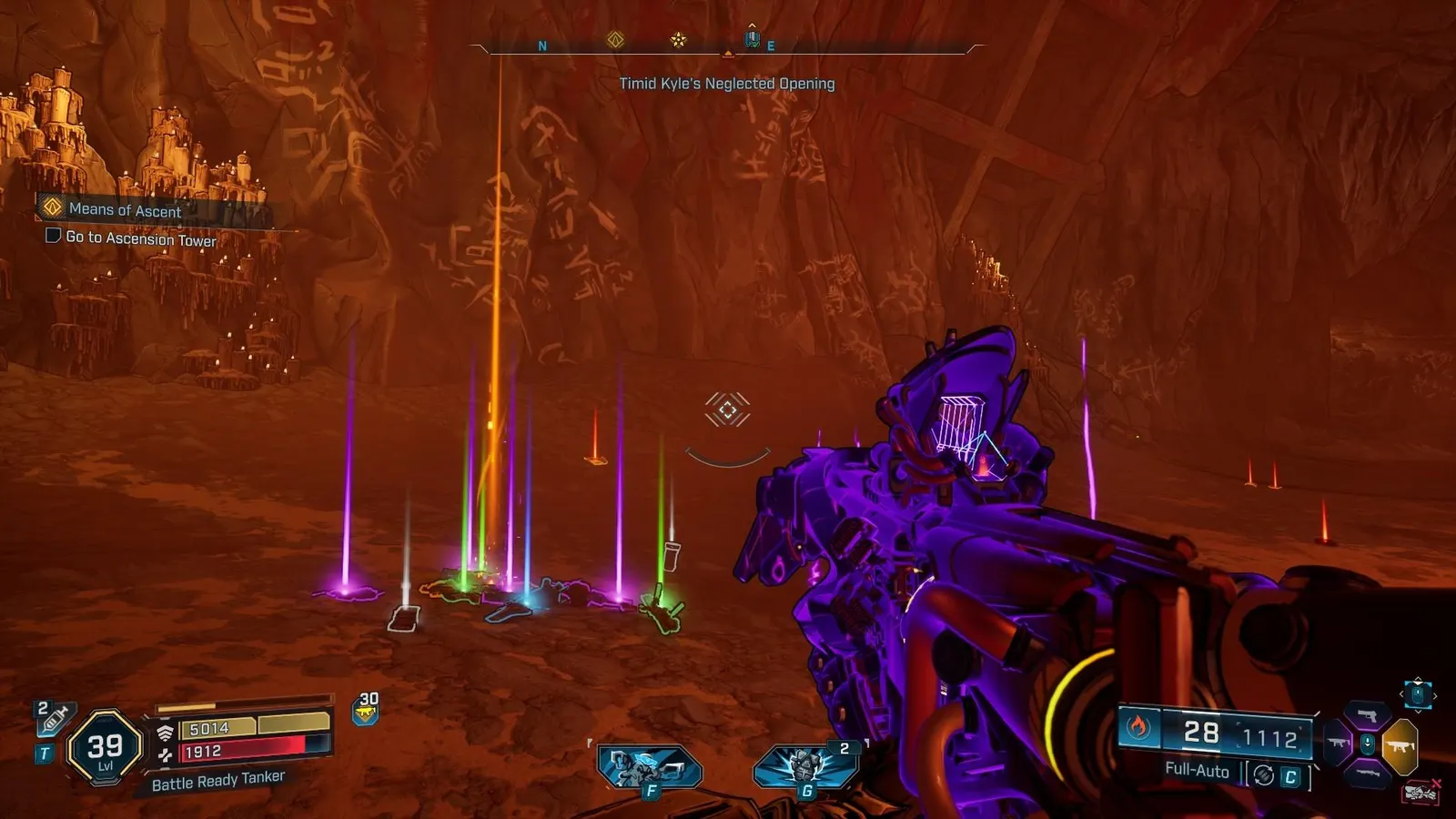Click the pistol icon in the weapon wheel

pos(1367,713)
